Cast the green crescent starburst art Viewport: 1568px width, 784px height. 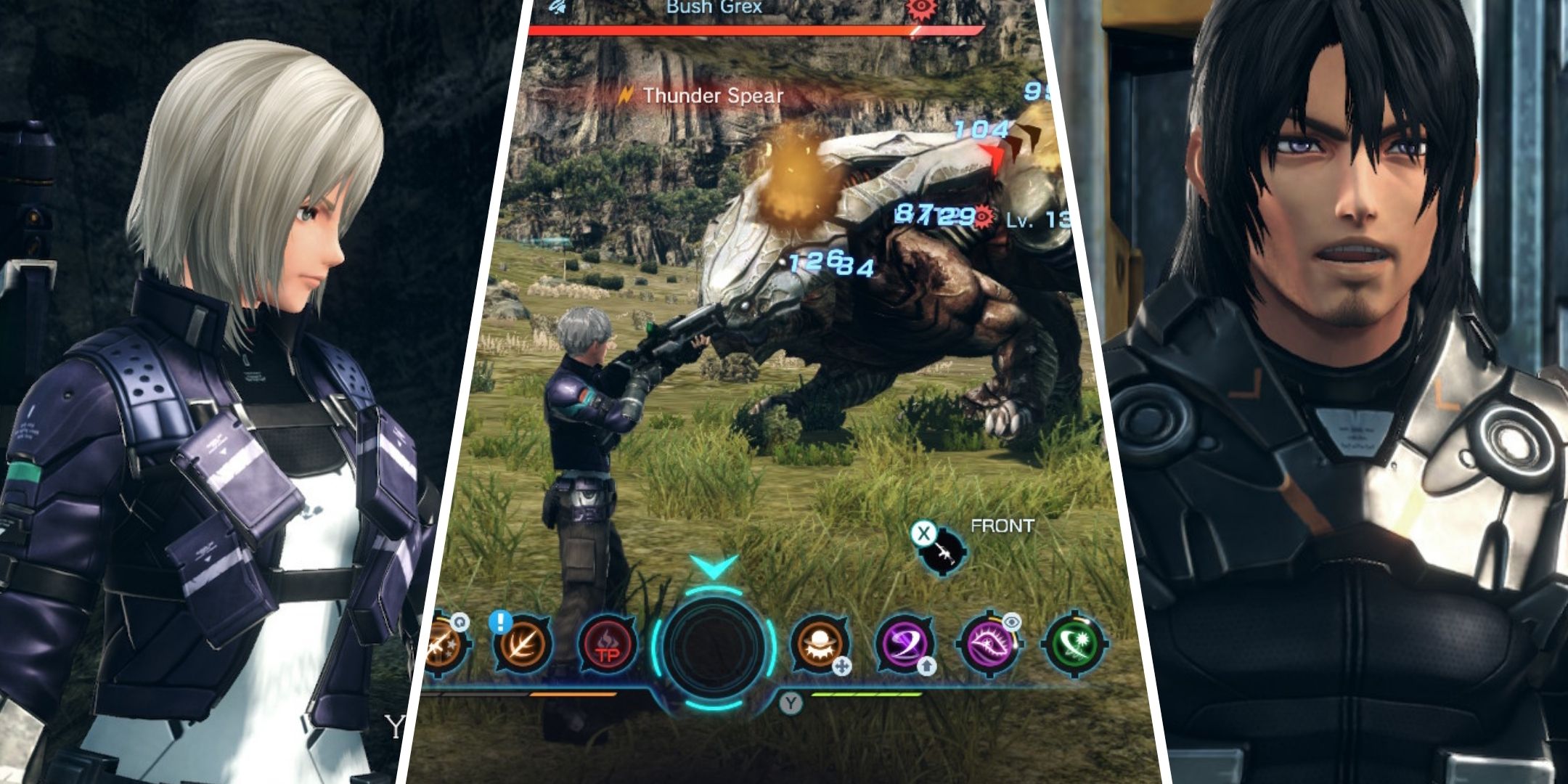[x=1073, y=643]
